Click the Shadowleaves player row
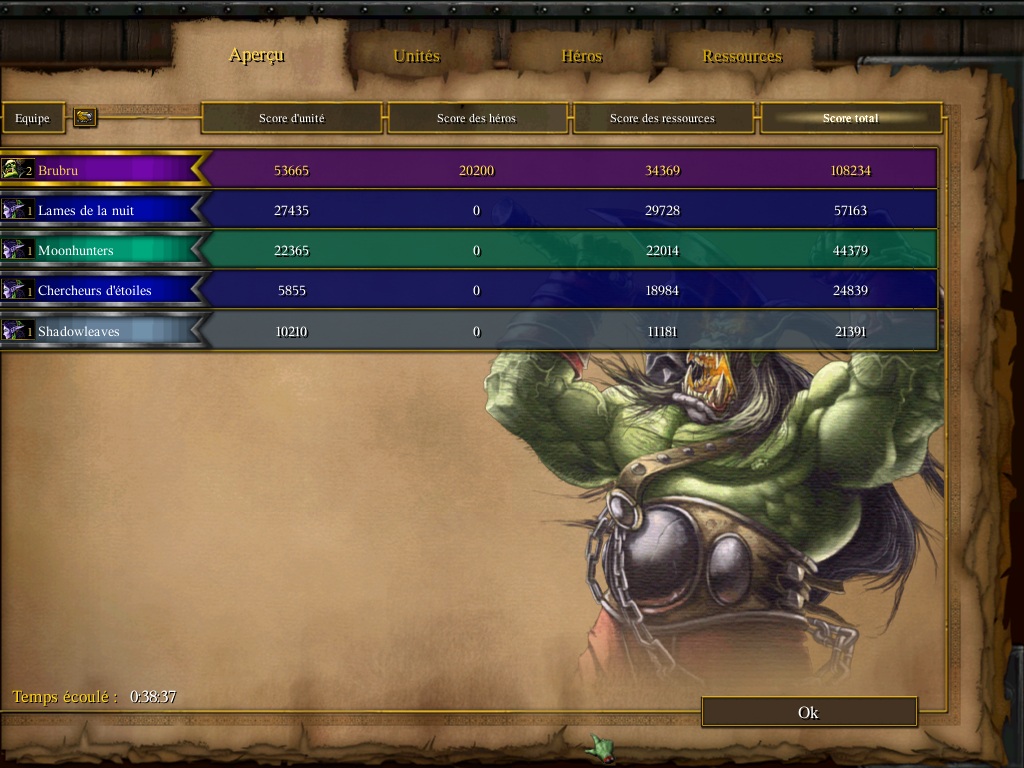This screenshot has height=768, width=1024. click(x=100, y=331)
